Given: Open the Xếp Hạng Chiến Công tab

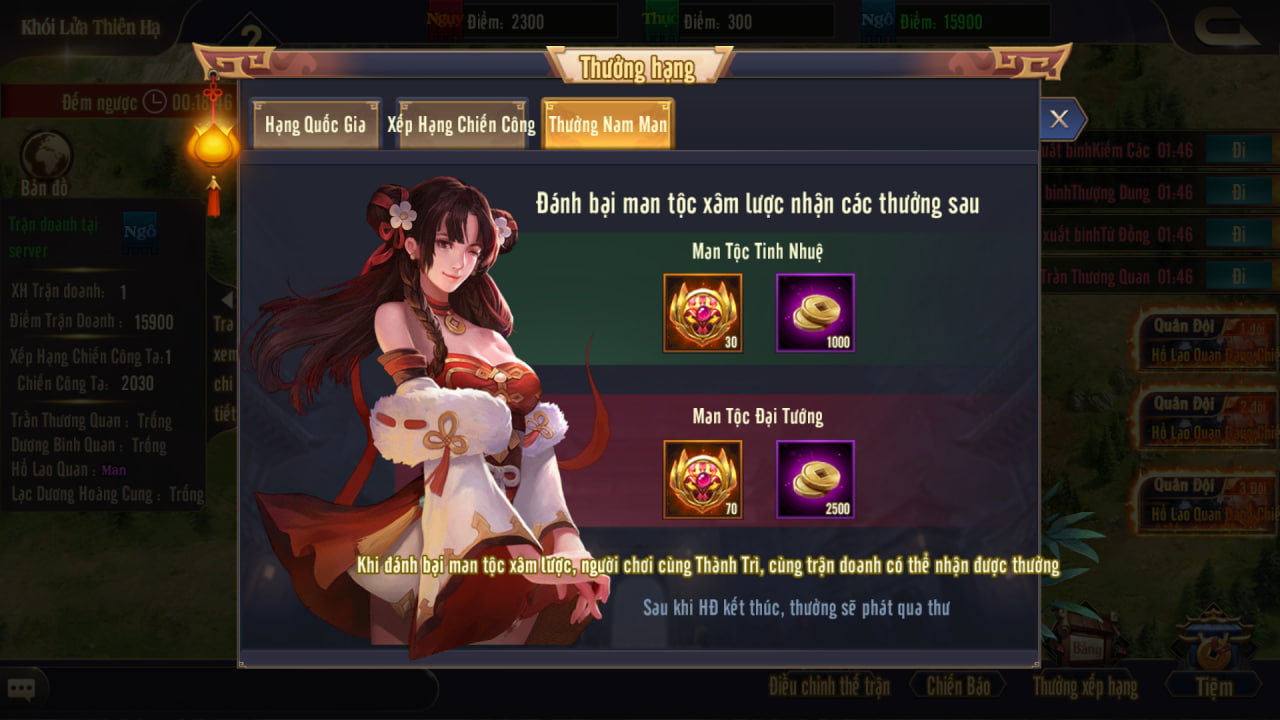Looking at the screenshot, I should (461, 125).
